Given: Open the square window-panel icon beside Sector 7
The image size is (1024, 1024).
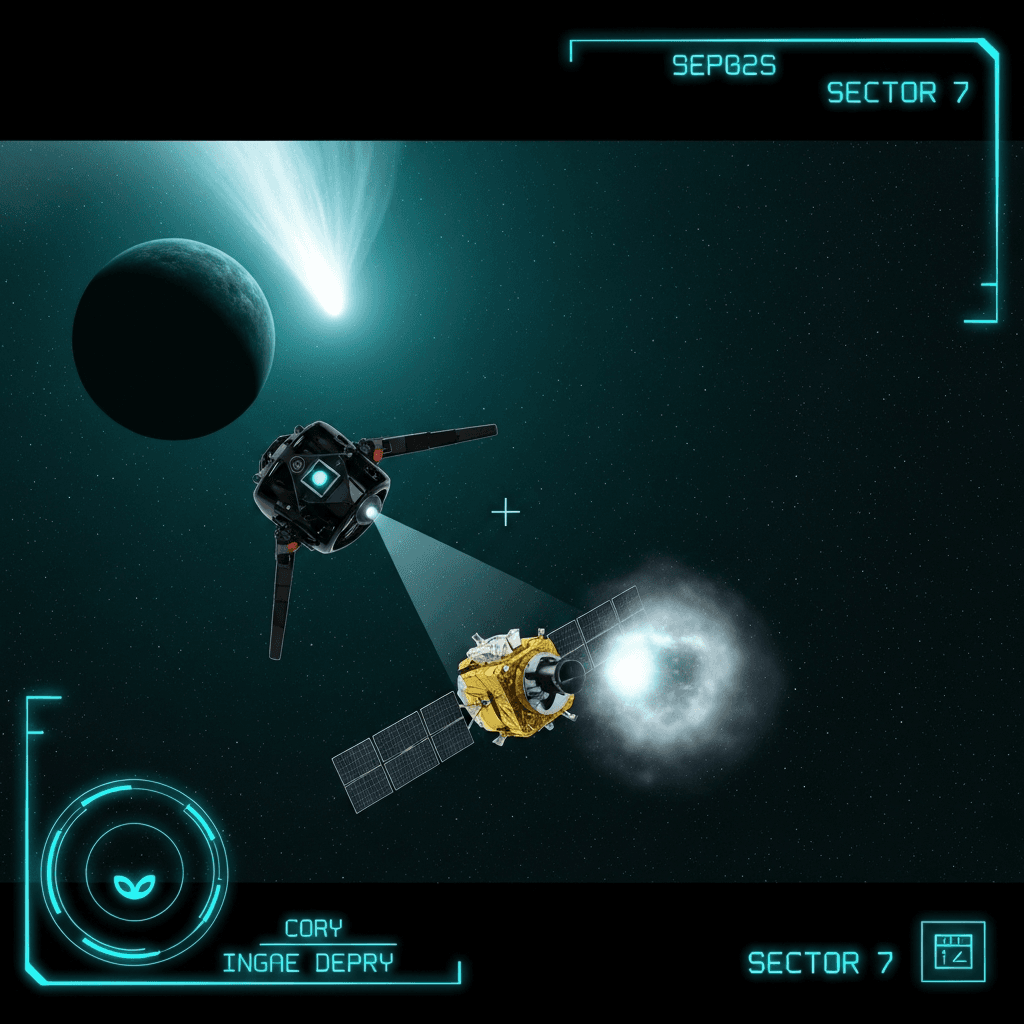Looking at the screenshot, I should pyautogui.click(x=952, y=951).
